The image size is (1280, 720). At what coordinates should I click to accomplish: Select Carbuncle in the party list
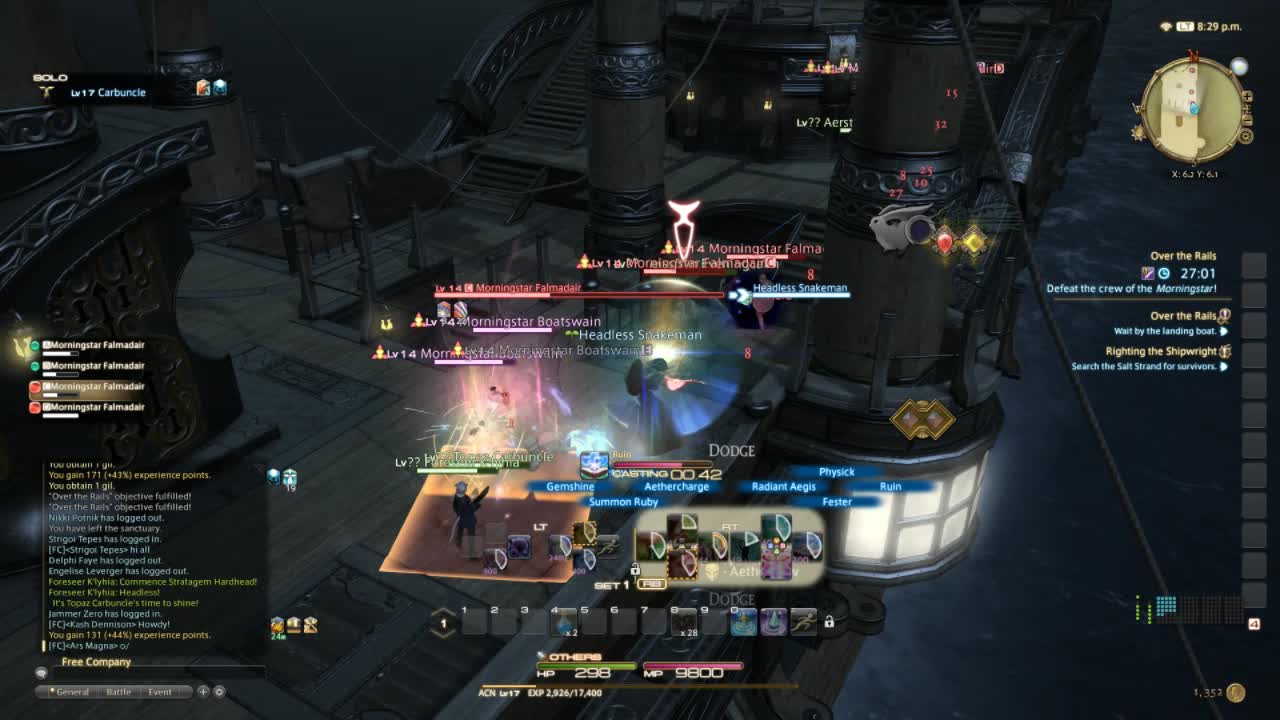click(108, 92)
